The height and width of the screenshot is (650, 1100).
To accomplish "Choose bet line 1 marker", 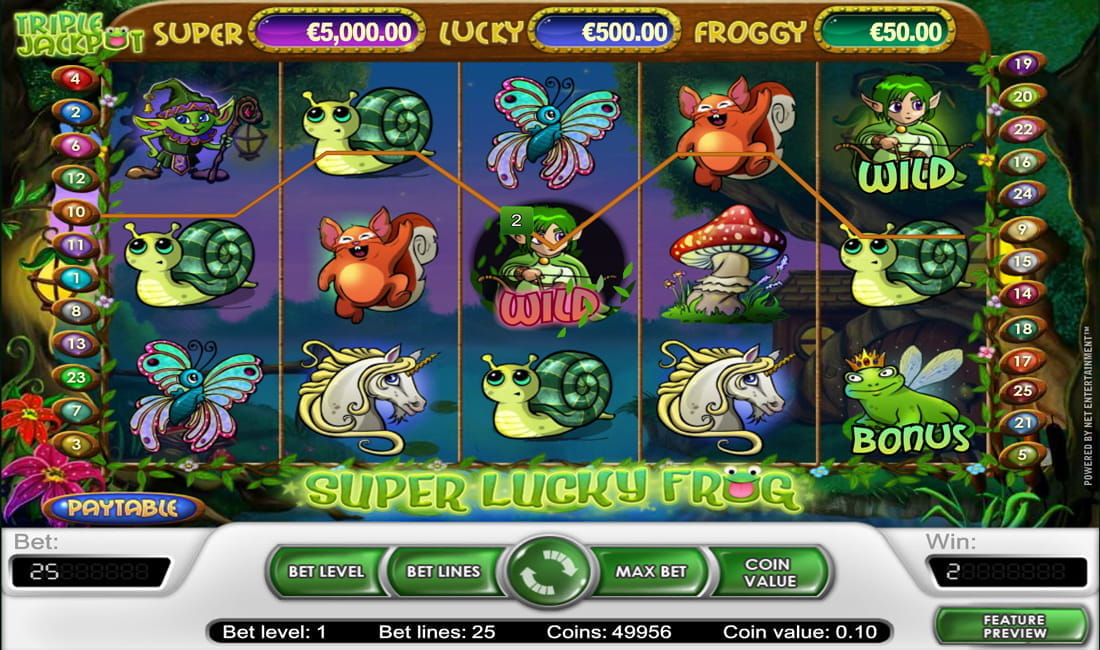I will [76, 278].
